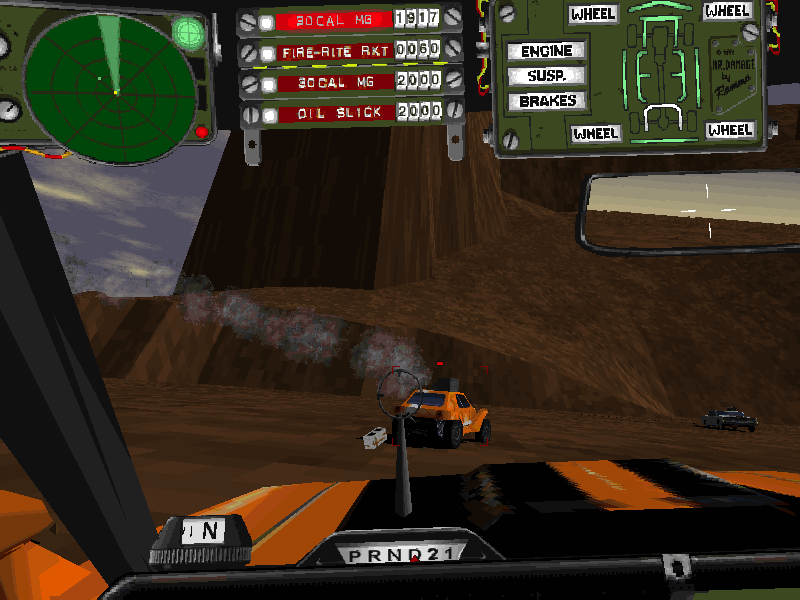Click the car damage diagram

click(x=658, y=70)
